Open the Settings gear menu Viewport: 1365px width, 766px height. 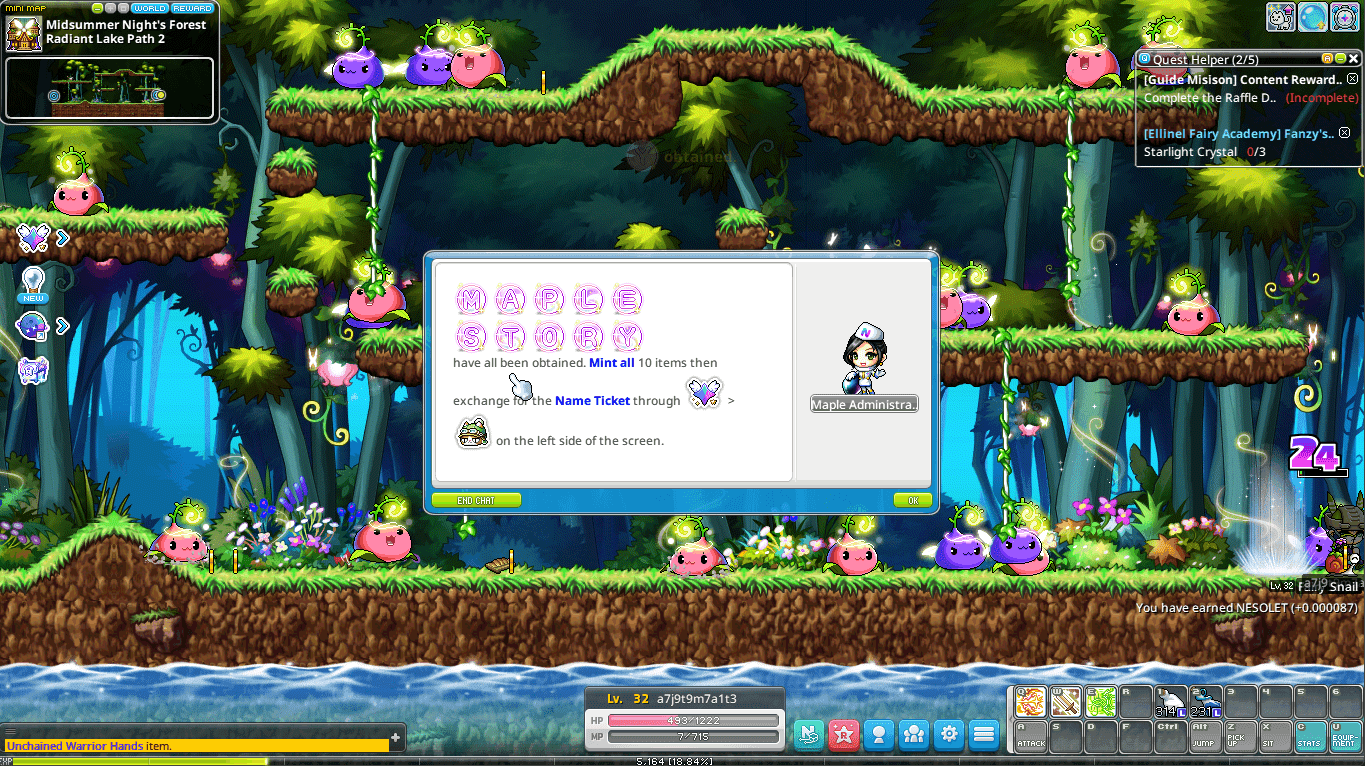[x=949, y=735]
